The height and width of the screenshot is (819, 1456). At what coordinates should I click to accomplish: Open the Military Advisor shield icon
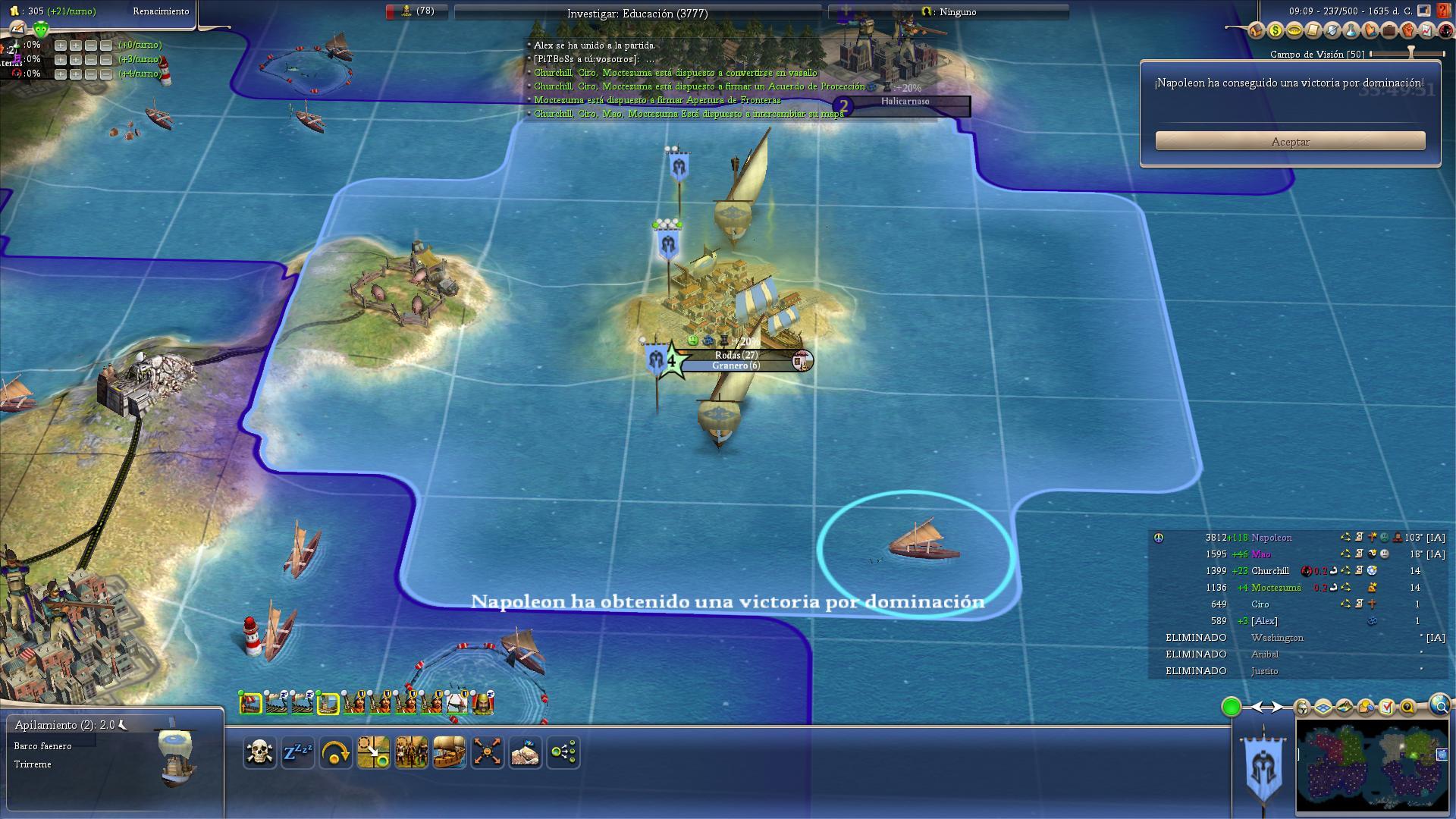coord(1331,31)
